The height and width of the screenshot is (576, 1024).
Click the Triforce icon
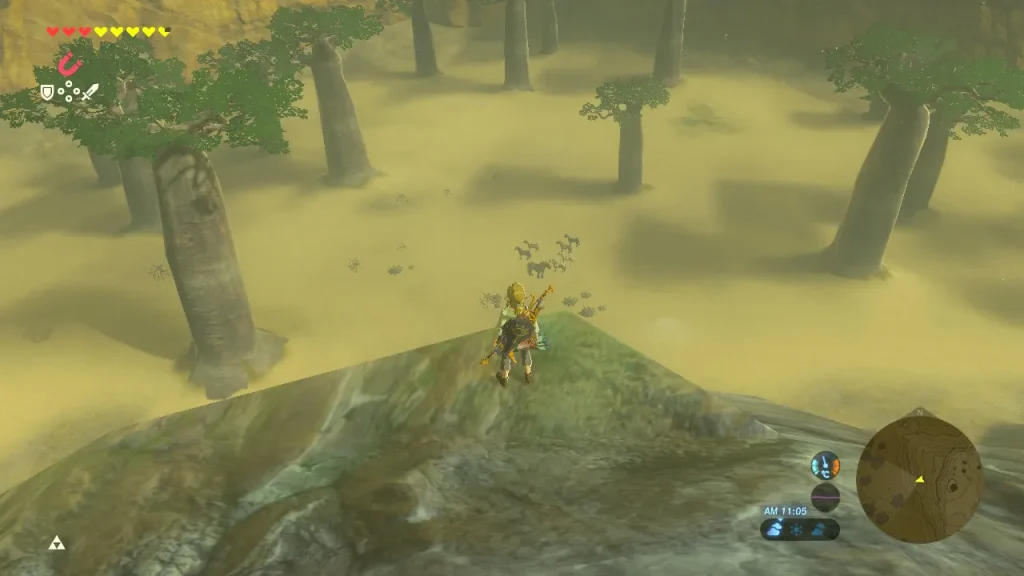(x=56, y=542)
